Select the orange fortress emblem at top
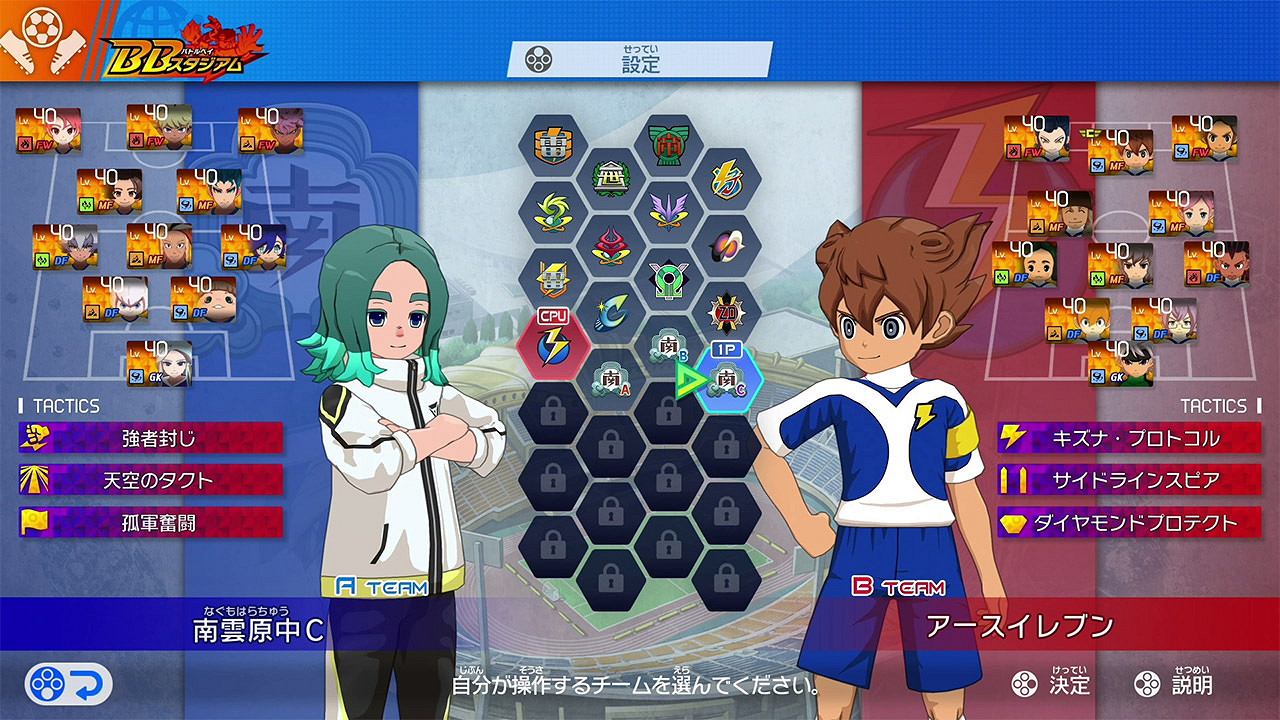Screen dimensions: 1280x720 (x=554, y=144)
